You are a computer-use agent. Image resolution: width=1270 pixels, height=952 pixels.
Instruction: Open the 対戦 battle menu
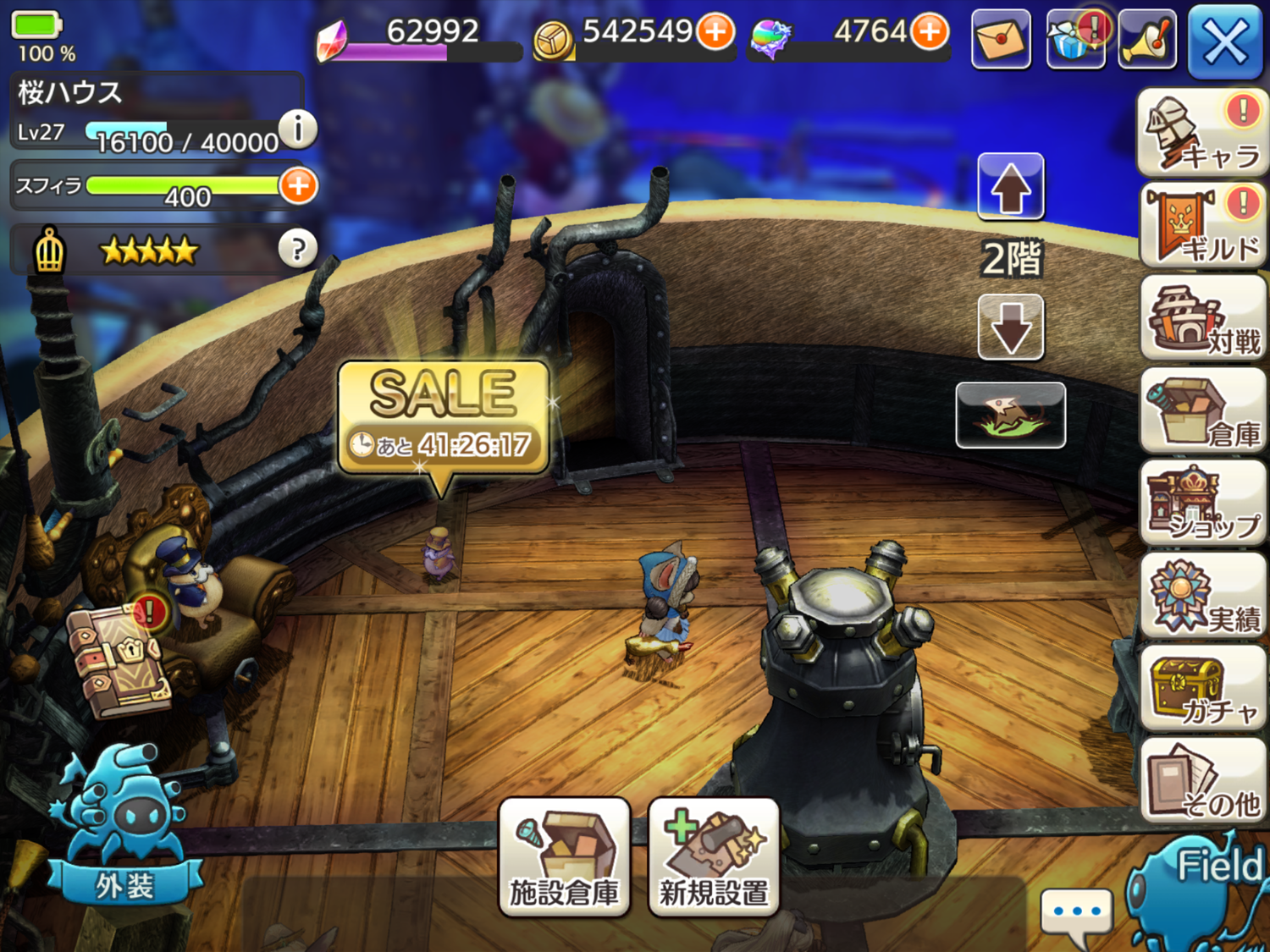[1202, 320]
